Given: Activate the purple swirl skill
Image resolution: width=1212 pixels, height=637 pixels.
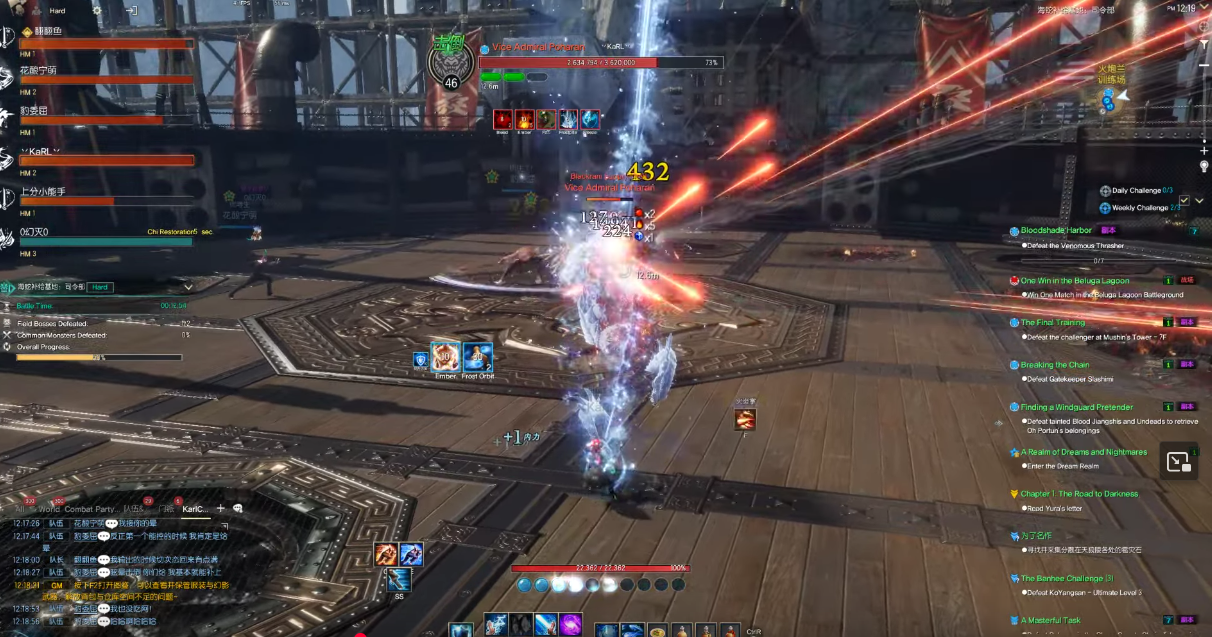Looking at the screenshot, I should point(570,625).
